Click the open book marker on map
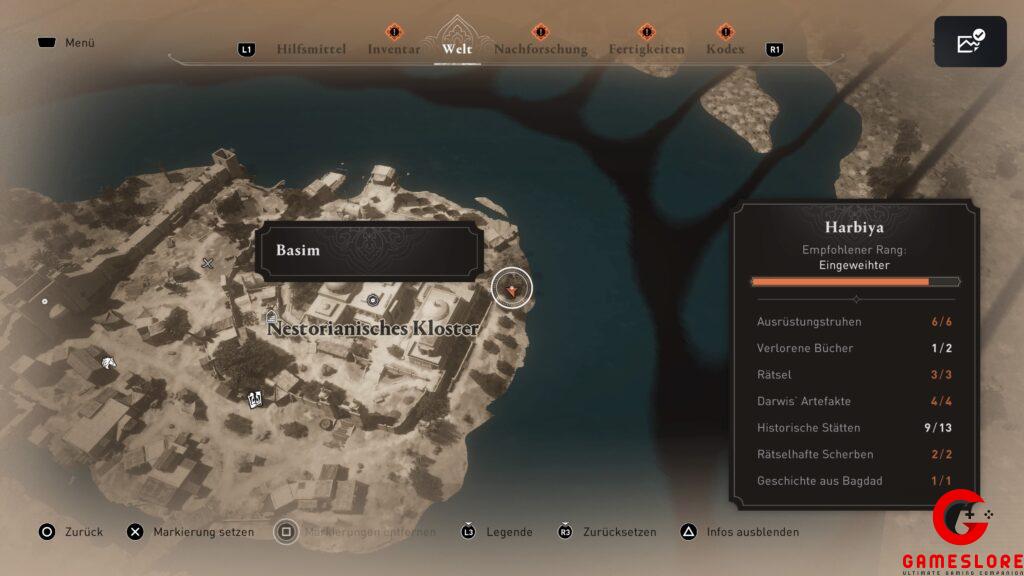Image resolution: width=1024 pixels, height=576 pixels. pyautogui.click(x=256, y=399)
